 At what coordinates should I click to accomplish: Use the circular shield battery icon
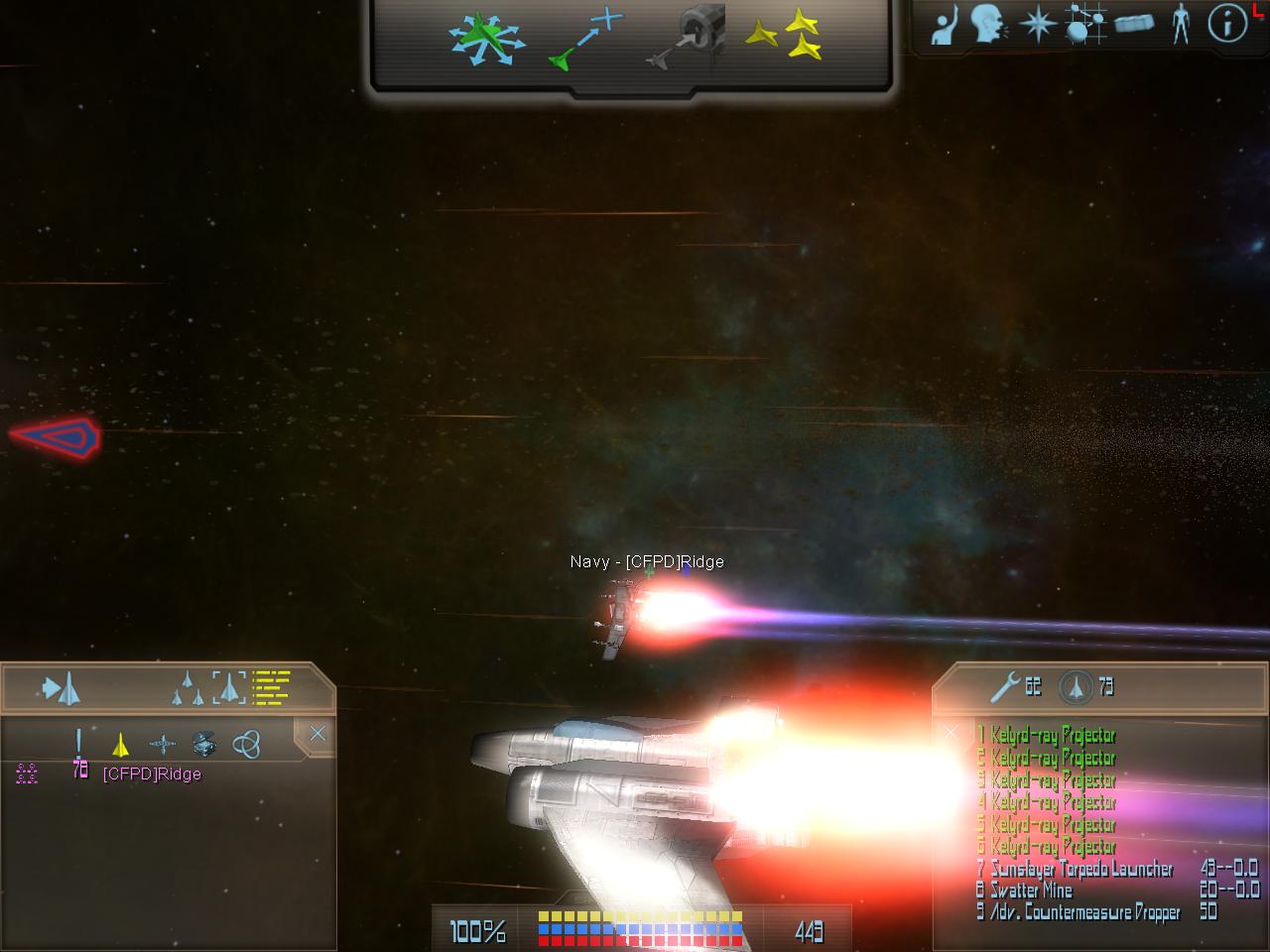[x=1076, y=685]
